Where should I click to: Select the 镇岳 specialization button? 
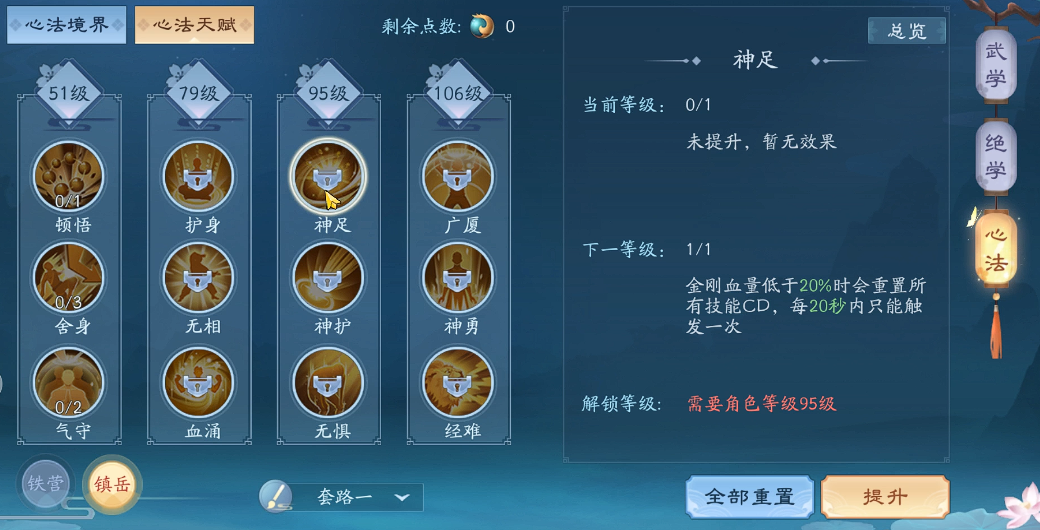click(x=112, y=484)
